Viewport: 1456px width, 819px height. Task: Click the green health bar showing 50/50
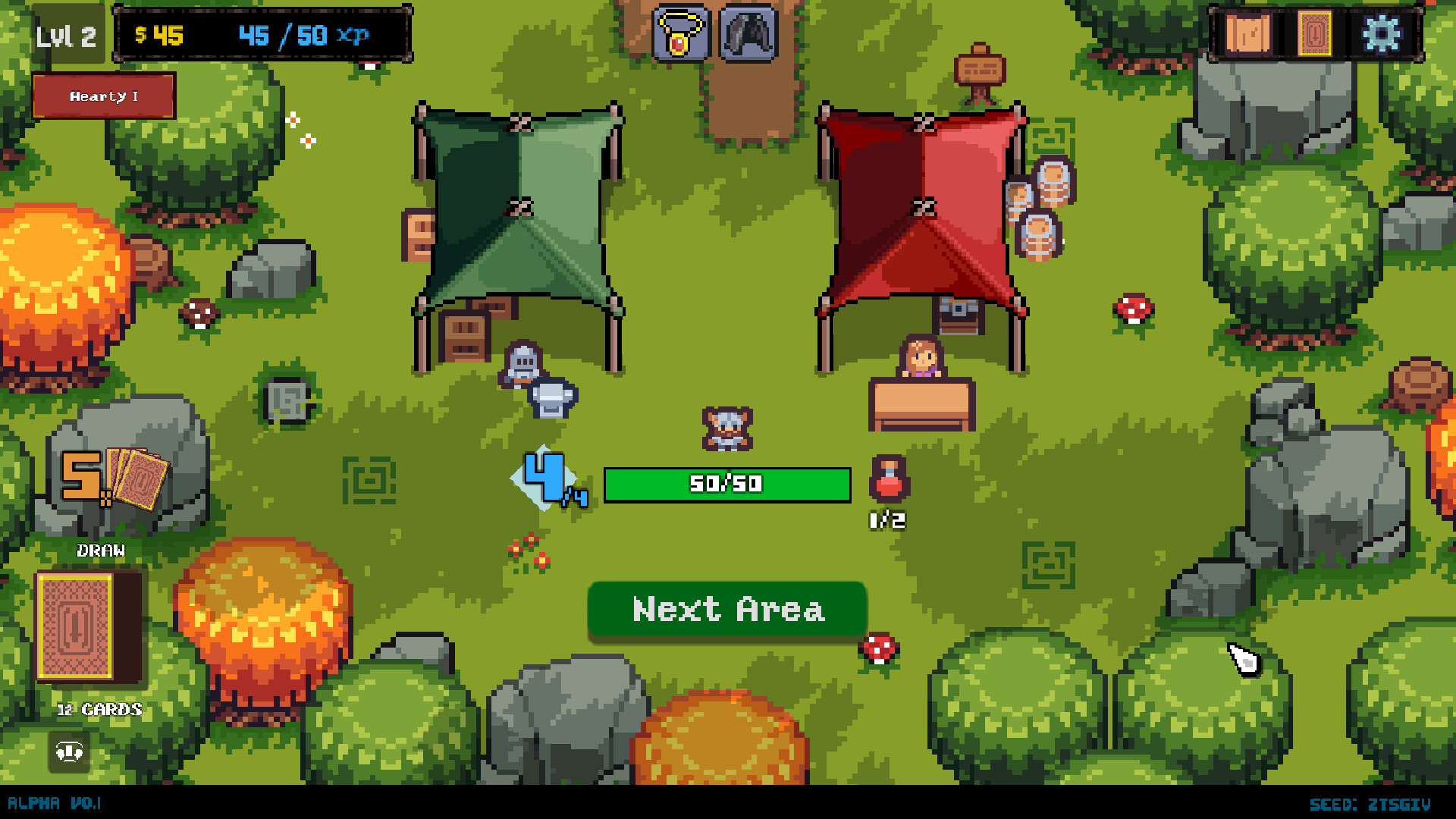point(726,484)
